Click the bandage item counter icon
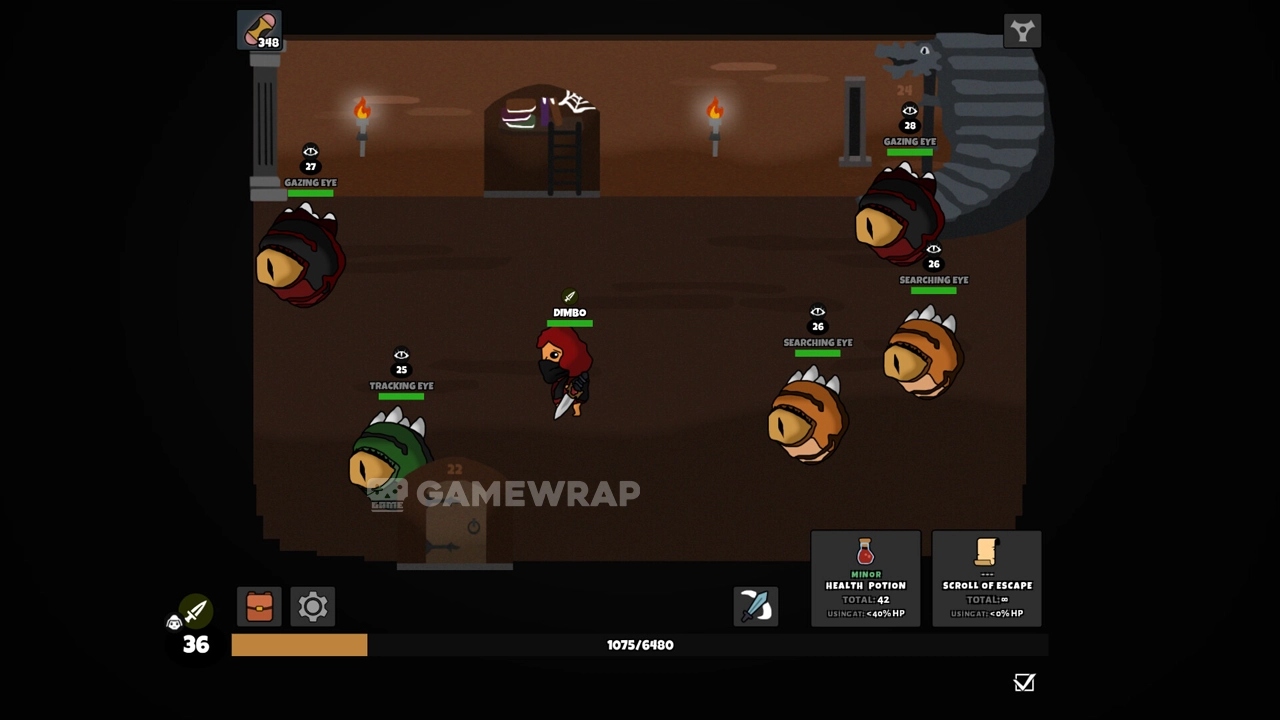 pyautogui.click(x=260, y=30)
